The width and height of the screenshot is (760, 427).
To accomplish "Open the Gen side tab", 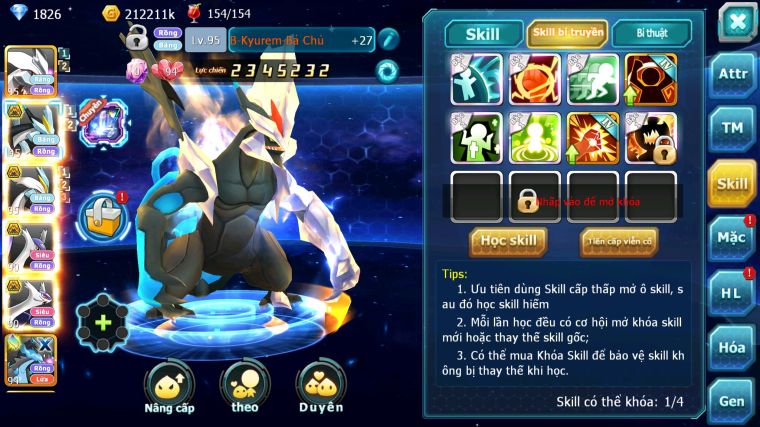I will (731, 400).
